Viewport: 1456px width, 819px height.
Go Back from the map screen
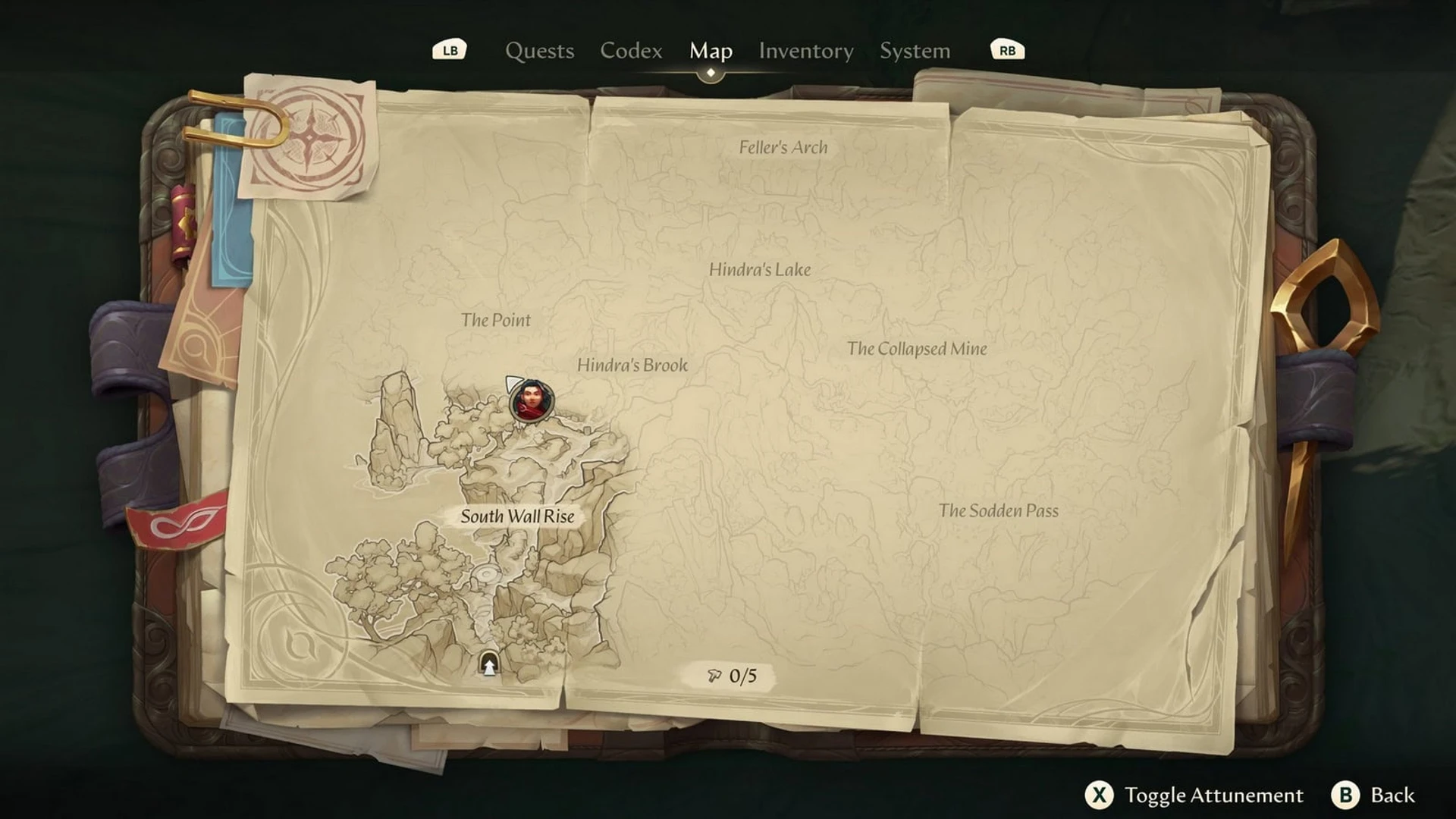pyautogui.click(x=1374, y=795)
